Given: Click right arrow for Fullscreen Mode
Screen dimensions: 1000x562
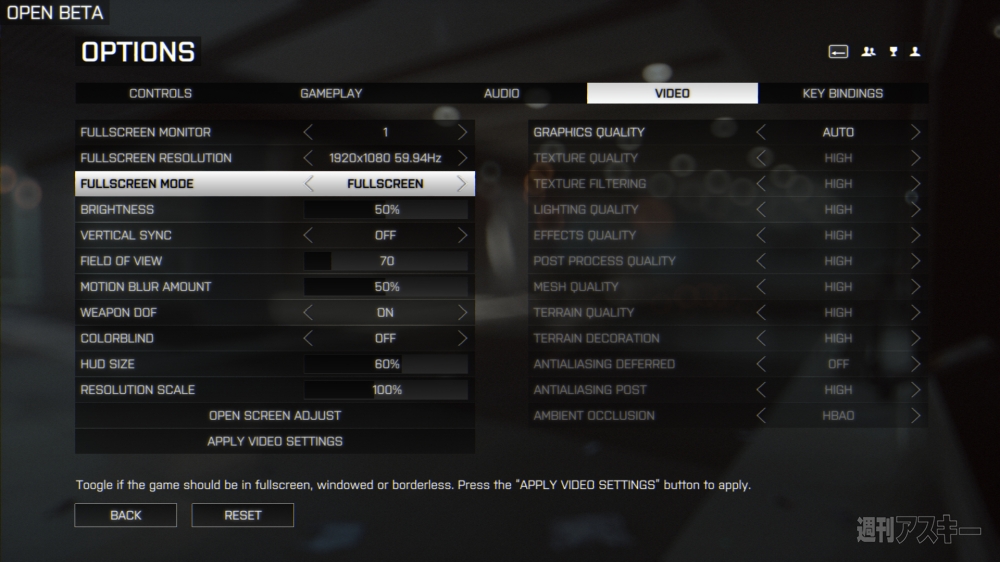Looking at the screenshot, I should [x=461, y=184].
